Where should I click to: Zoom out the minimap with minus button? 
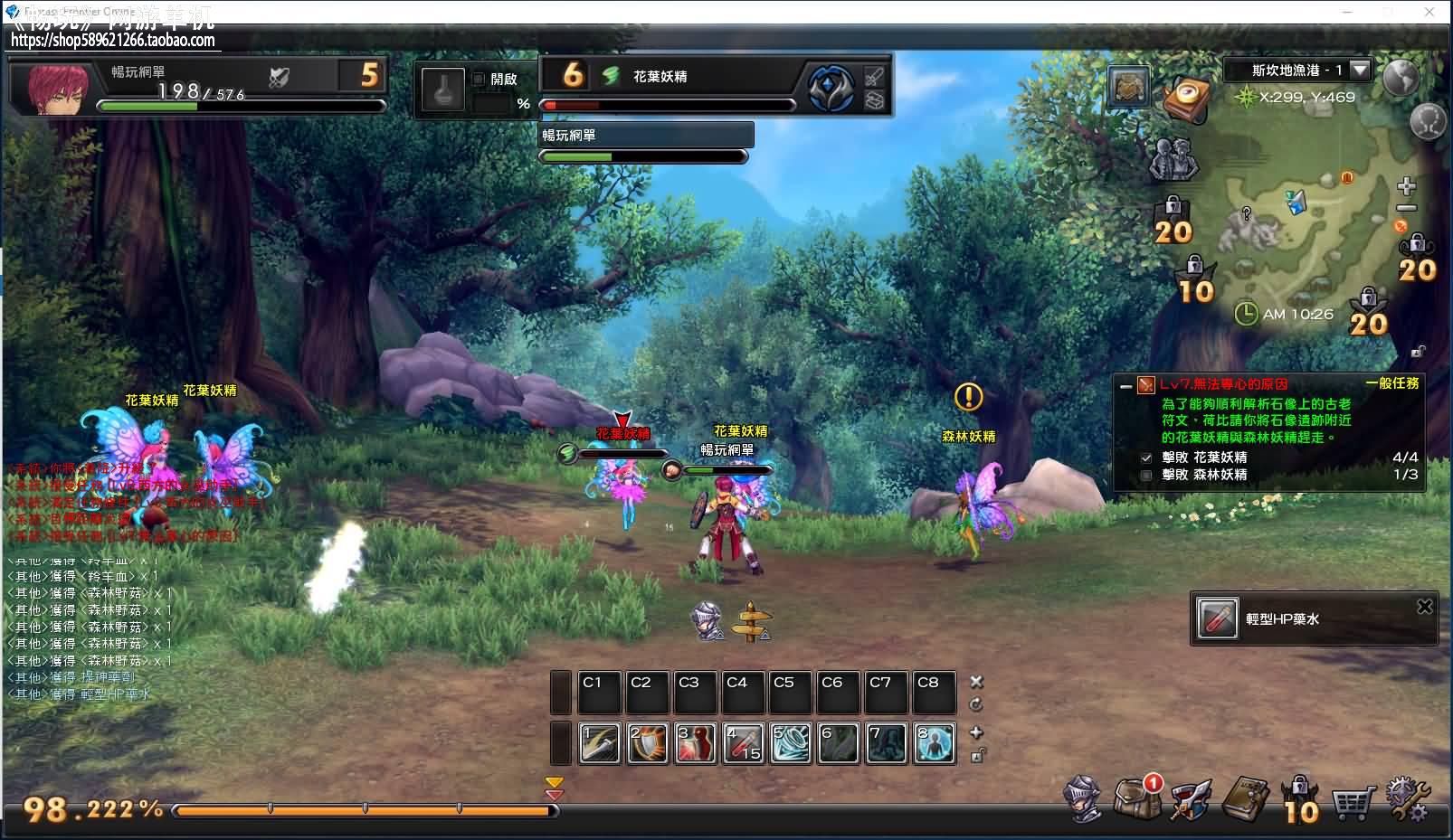(x=1406, y=209)
